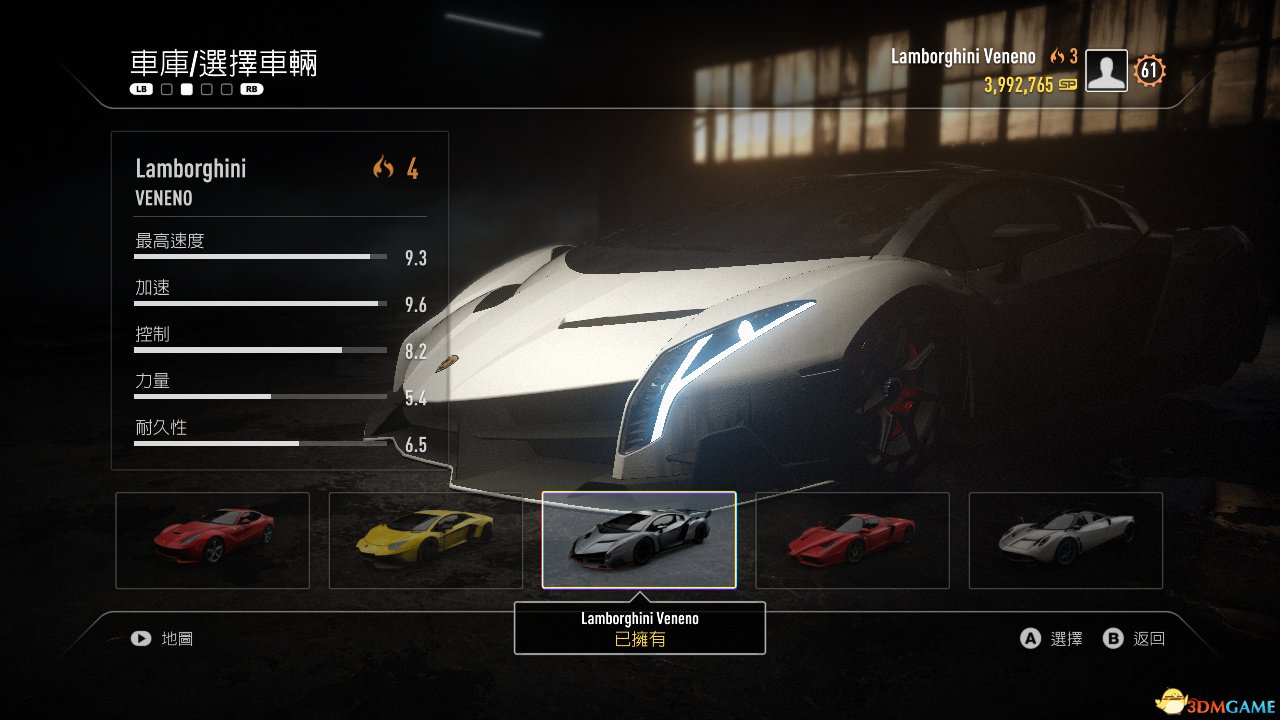
Task: Choose the yellow Lamborghini Aventador thumbnail
Action: [x=426, y=540]
